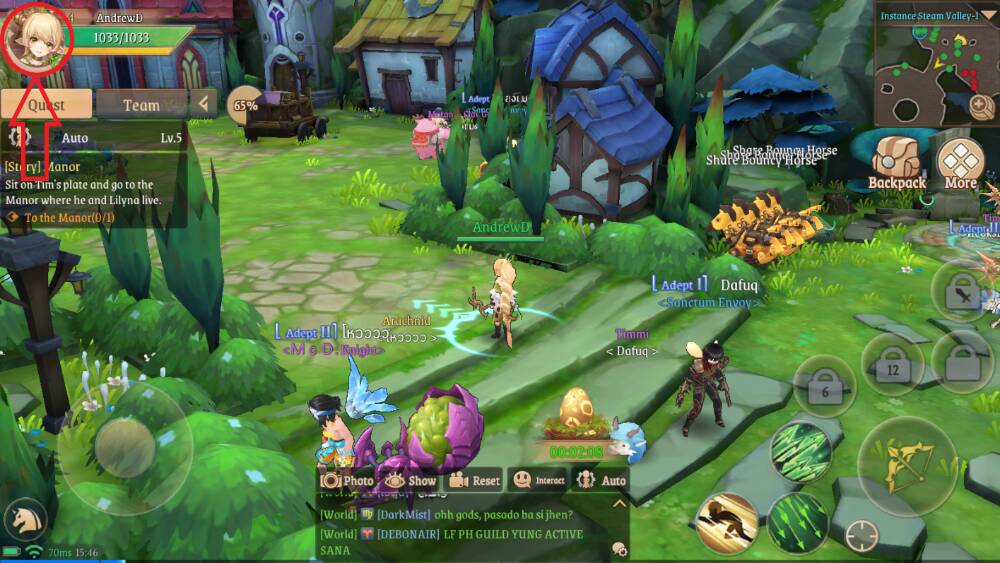Collapse the quest panel with the arrow
The width and height of the screenshot is (1000, 563).
204,103
